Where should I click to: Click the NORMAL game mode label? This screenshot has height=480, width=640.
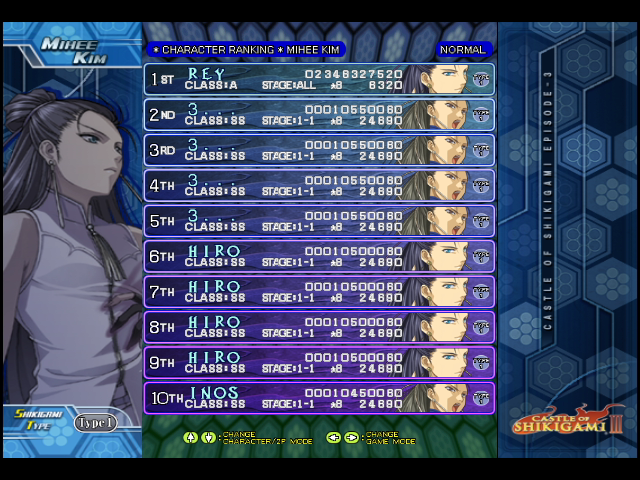(462, 49)
